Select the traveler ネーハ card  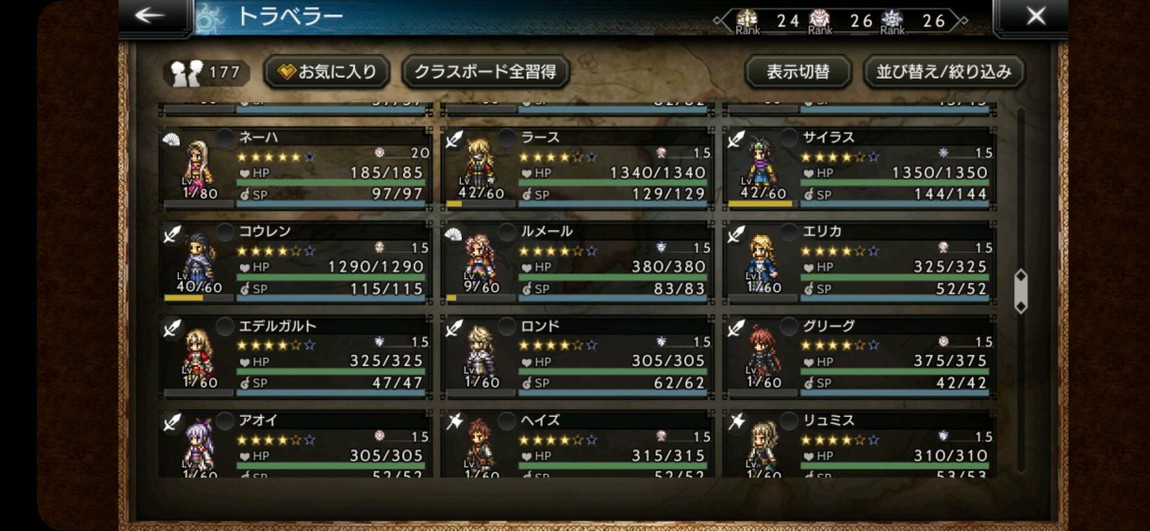tap(296, 167)
